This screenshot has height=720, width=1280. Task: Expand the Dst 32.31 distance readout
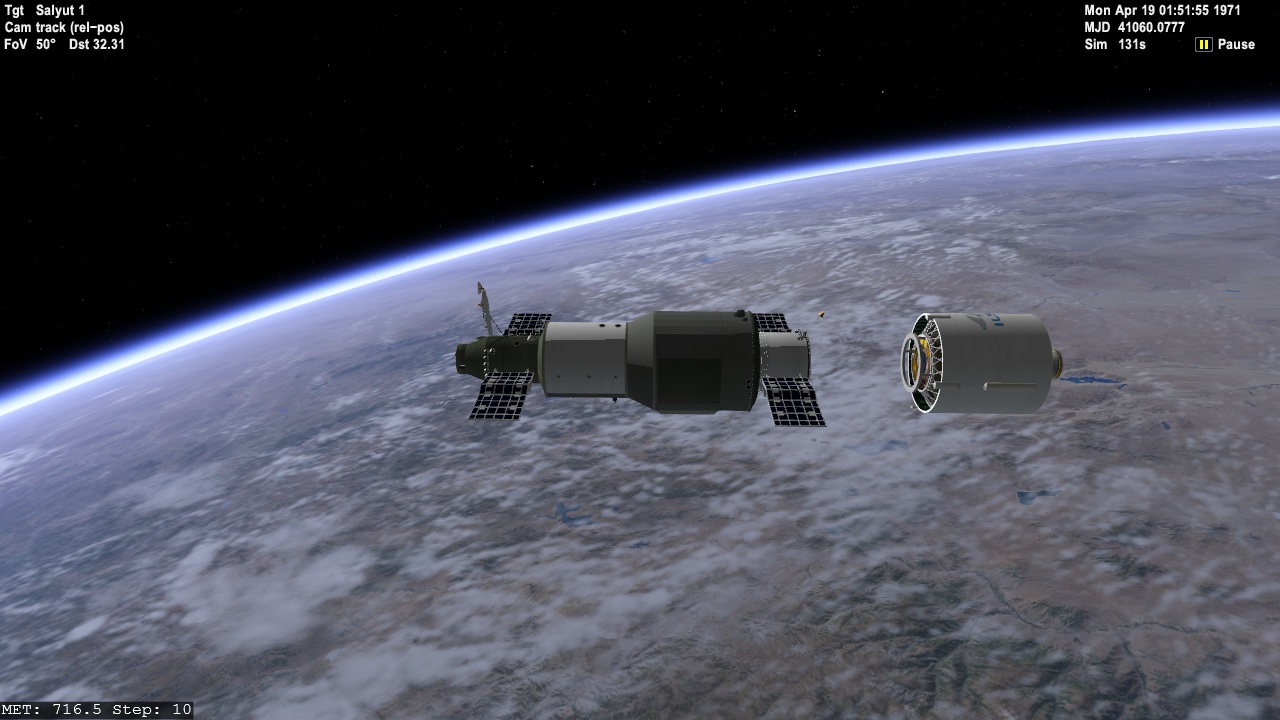coord(97,44)
